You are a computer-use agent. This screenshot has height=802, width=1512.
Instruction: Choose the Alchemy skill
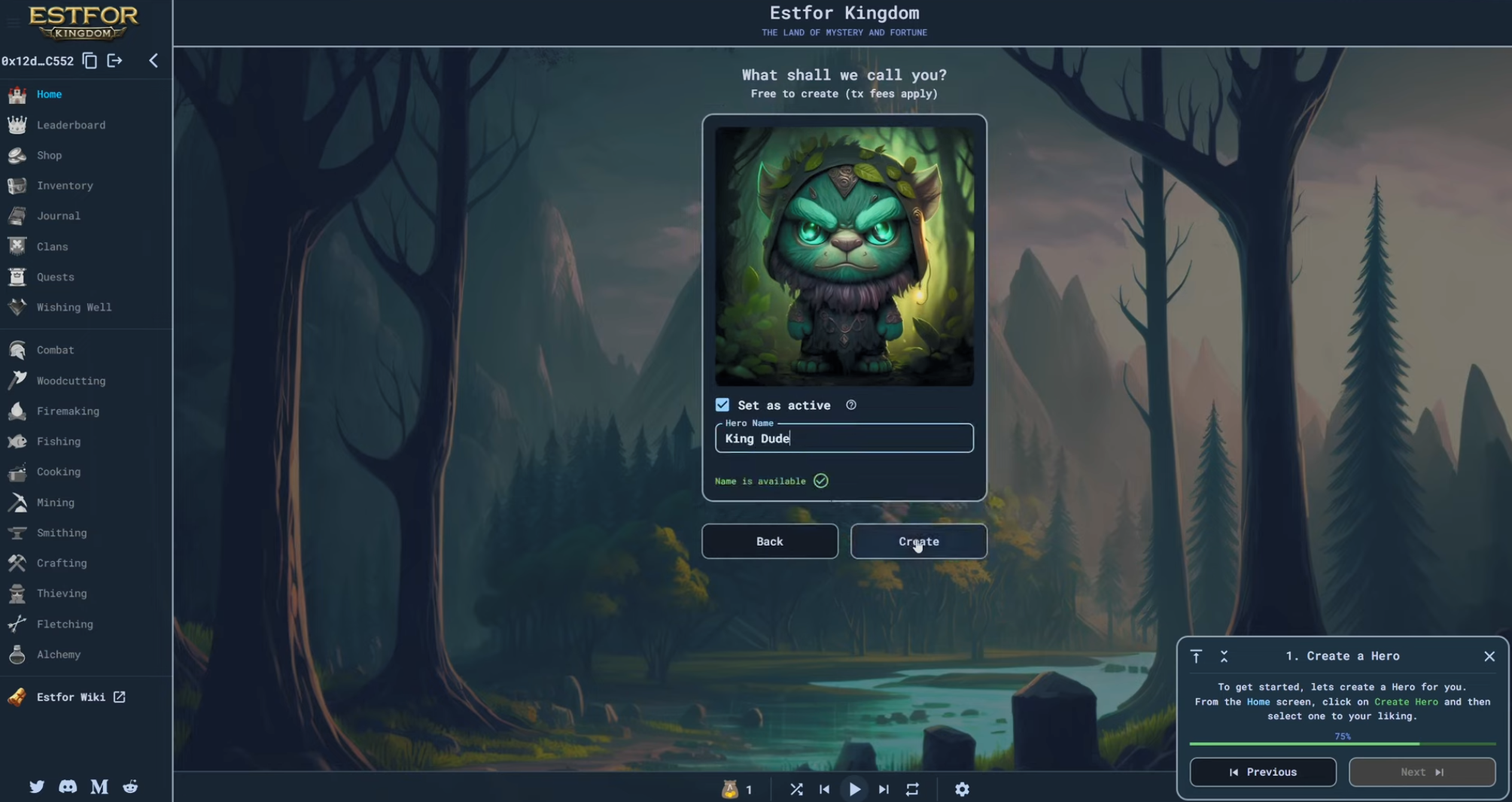click(x=58, y=655)
